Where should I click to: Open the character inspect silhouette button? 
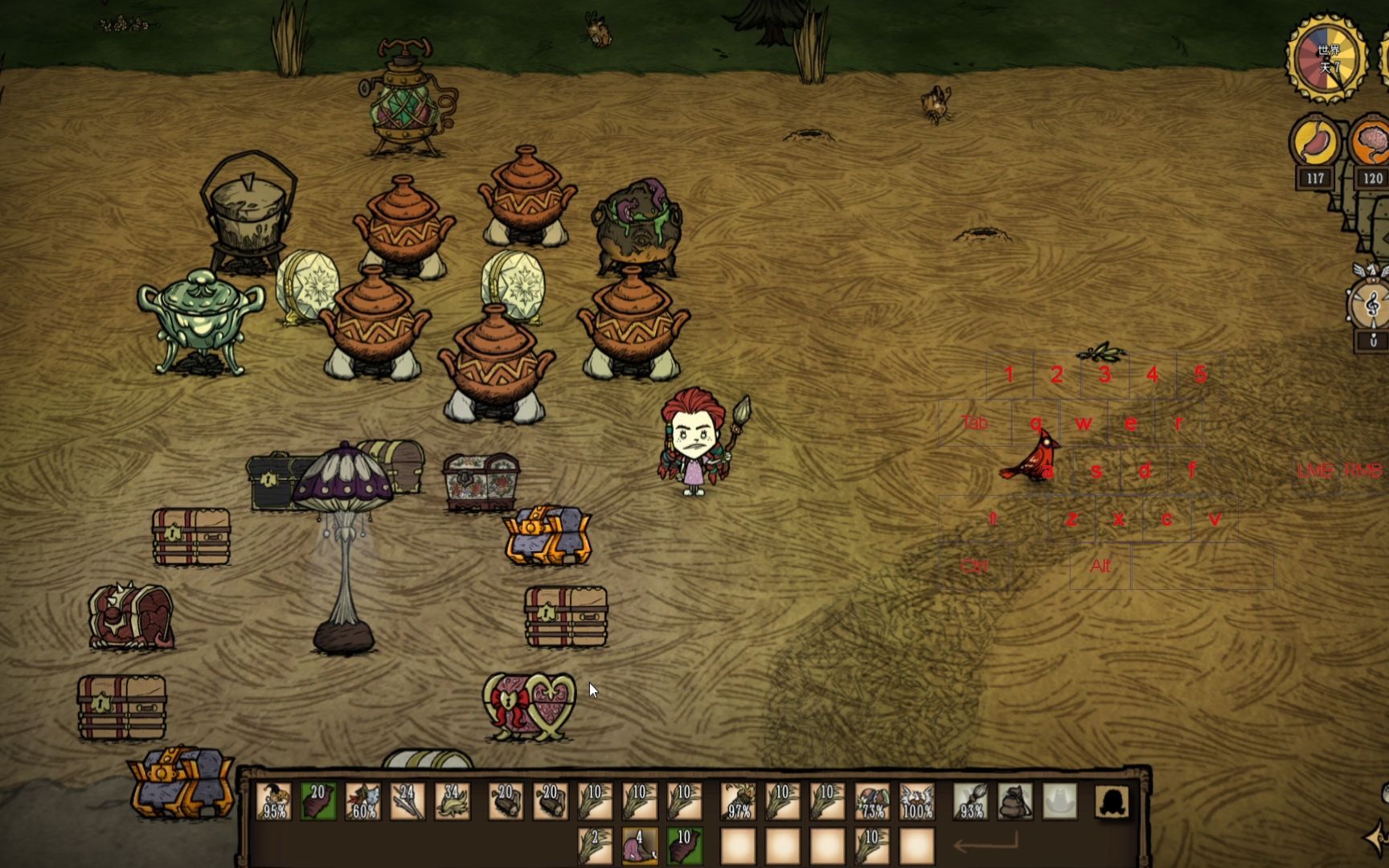click(x=1112, y=801)
